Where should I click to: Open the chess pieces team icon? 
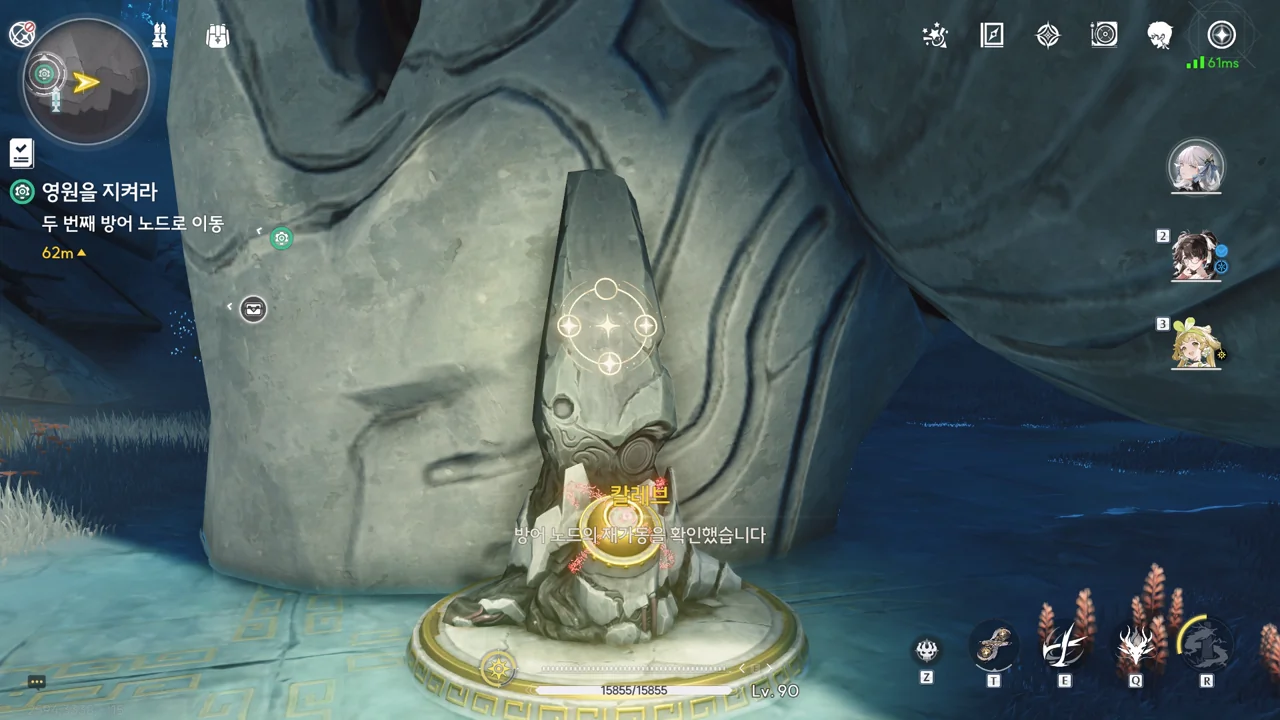pyautogui.click(x=159, y=36)
